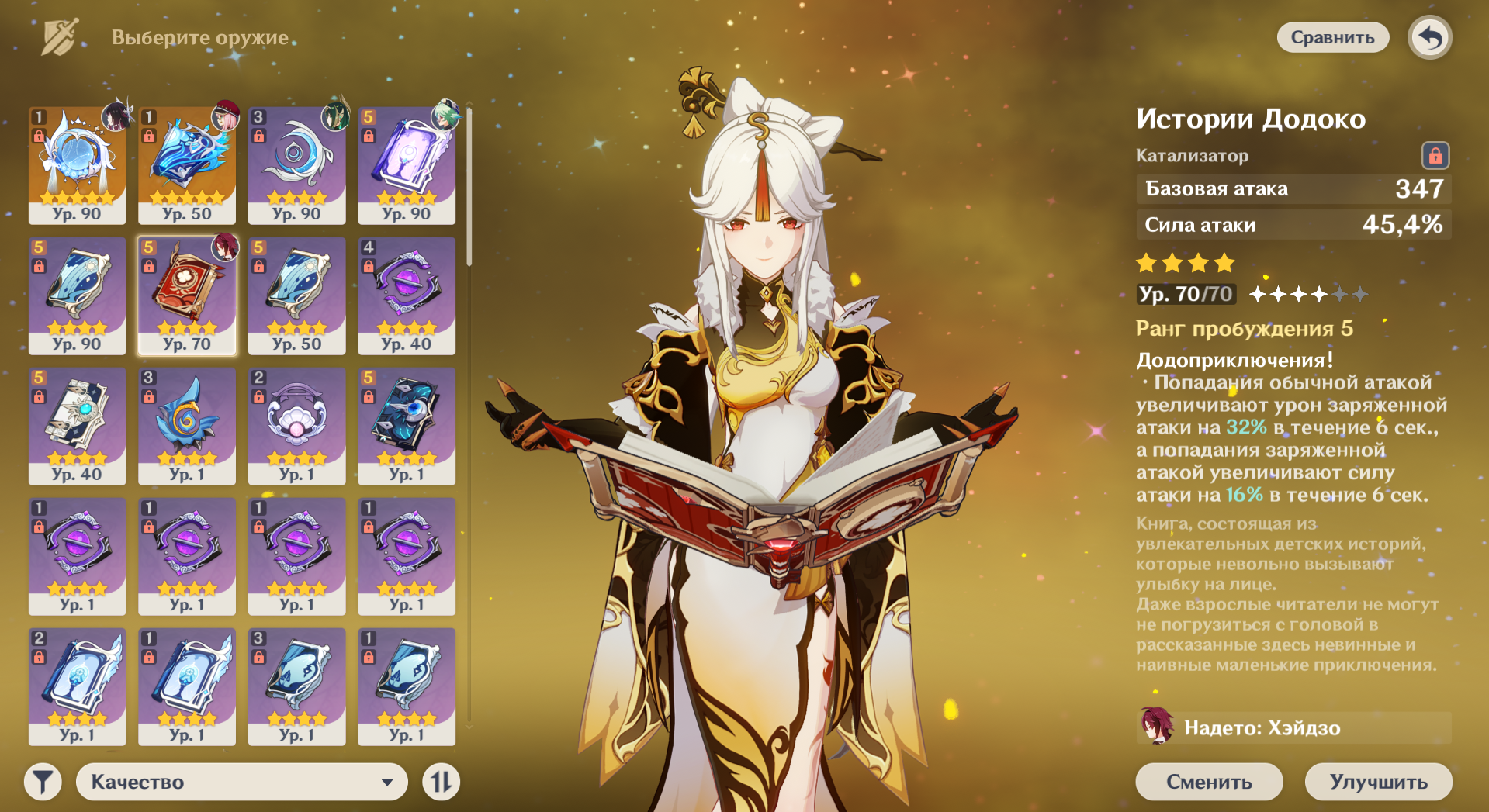Open the weapon filter funnel
This screenshot has width=1489, height=812.
click(x=43, y=782)
